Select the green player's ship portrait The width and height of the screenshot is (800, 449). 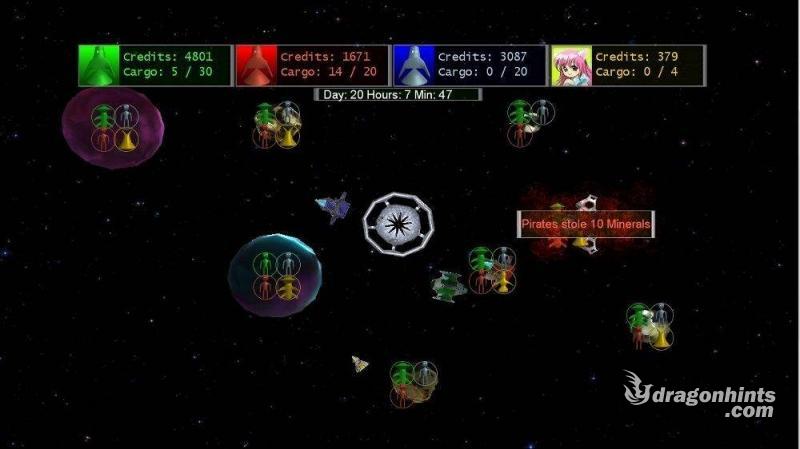[99, 65]
